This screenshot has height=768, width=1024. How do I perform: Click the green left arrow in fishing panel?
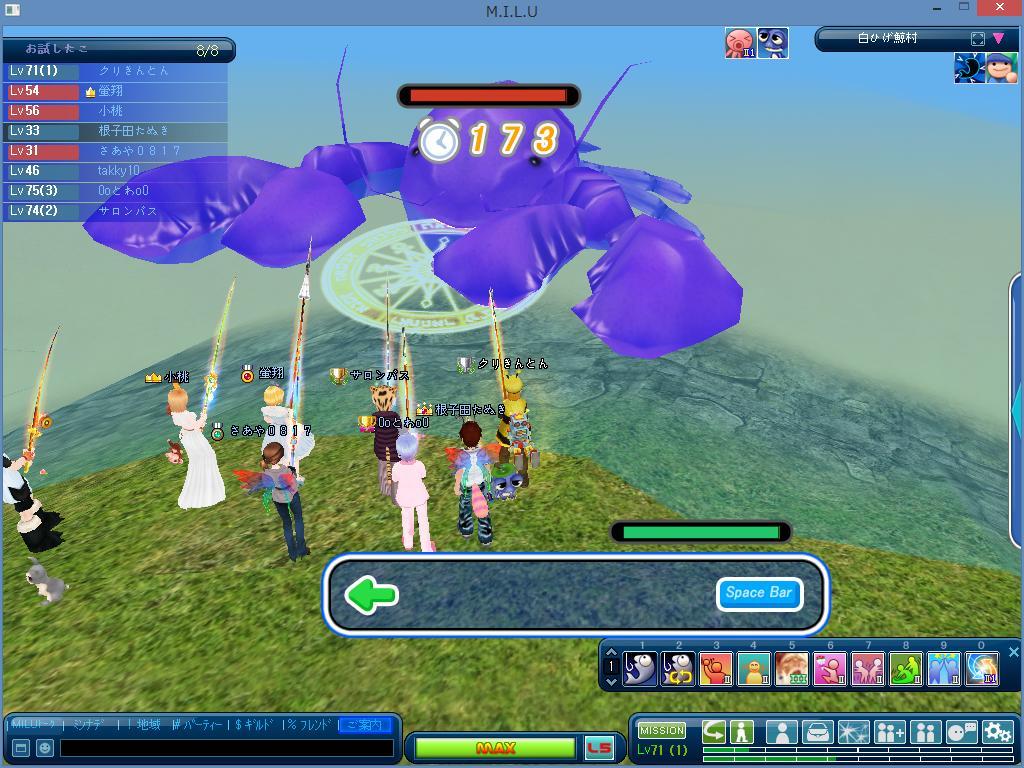[x=371, y=595]
